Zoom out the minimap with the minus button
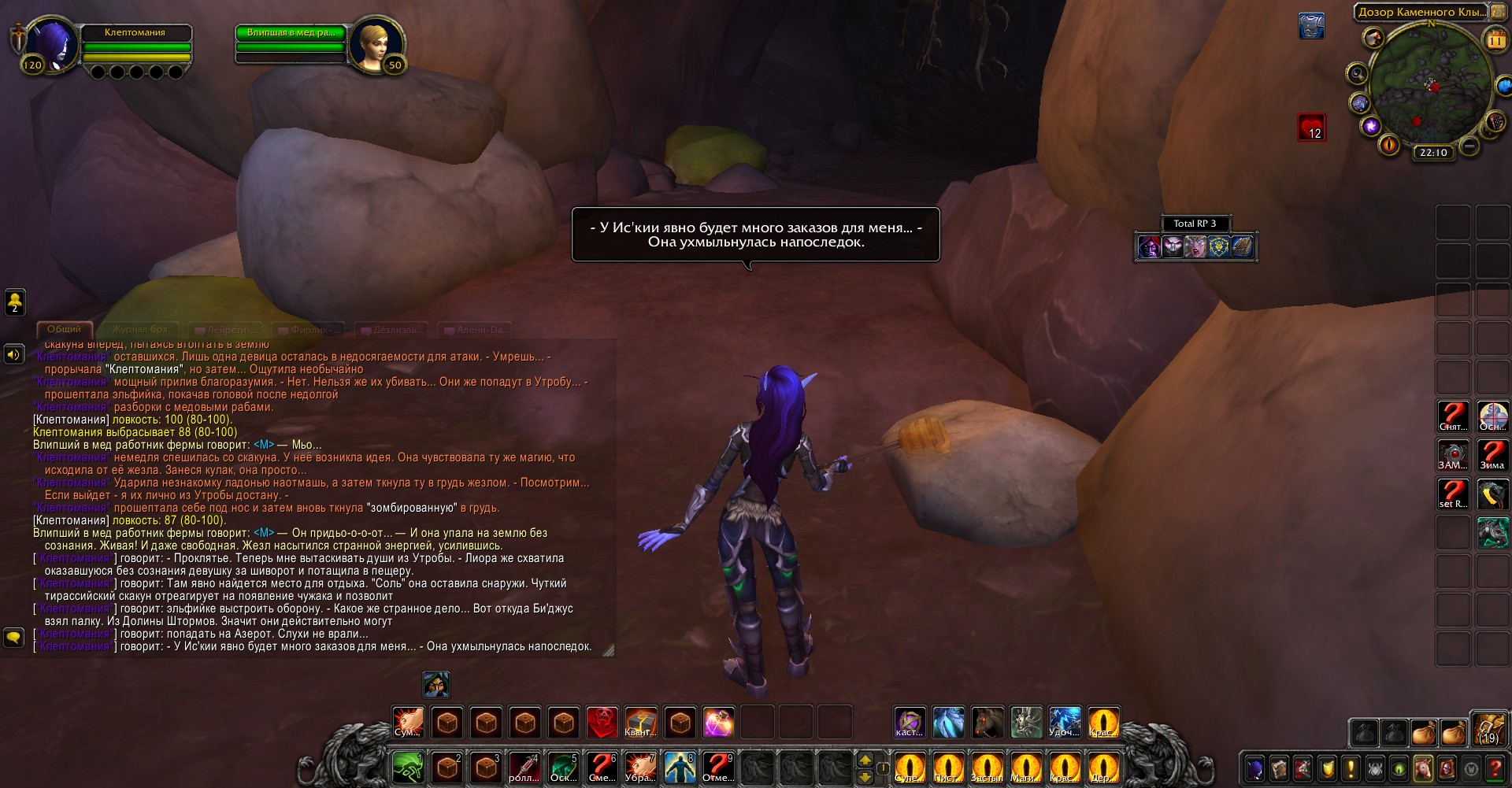This screenshot has width=1512, height=788. tap(1468, 146)
